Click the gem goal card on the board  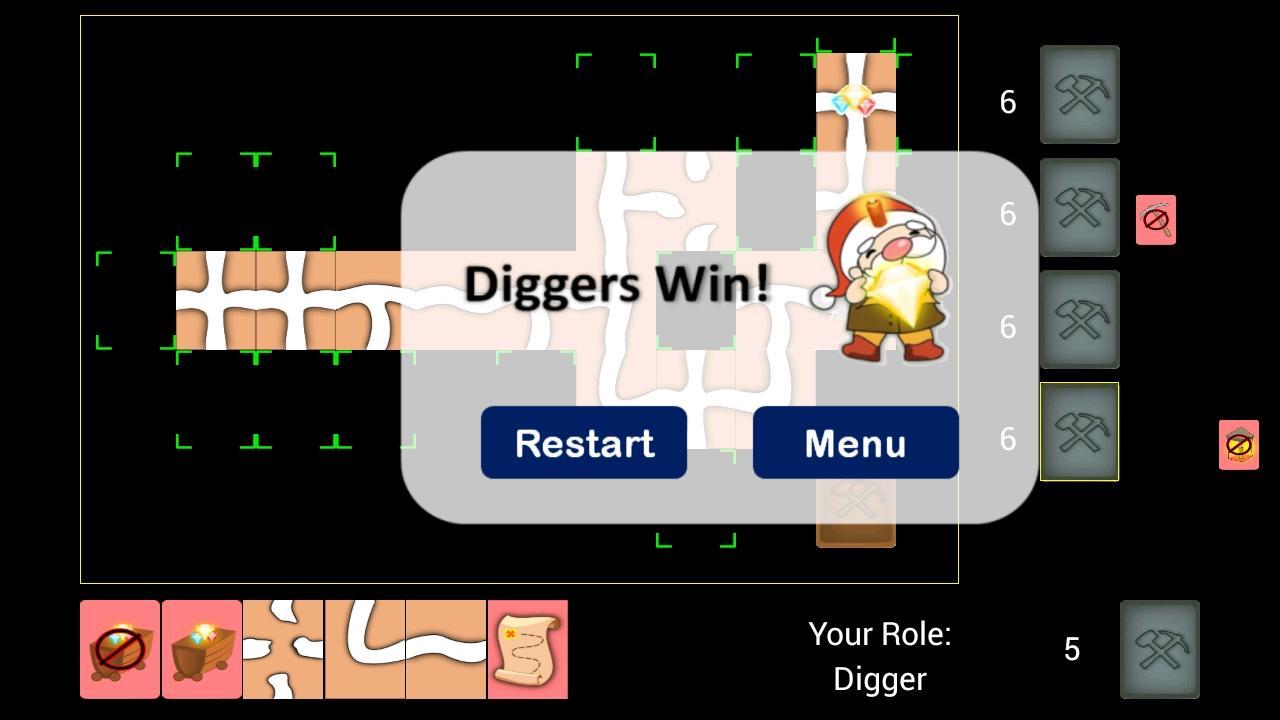[x=855, y=100]
